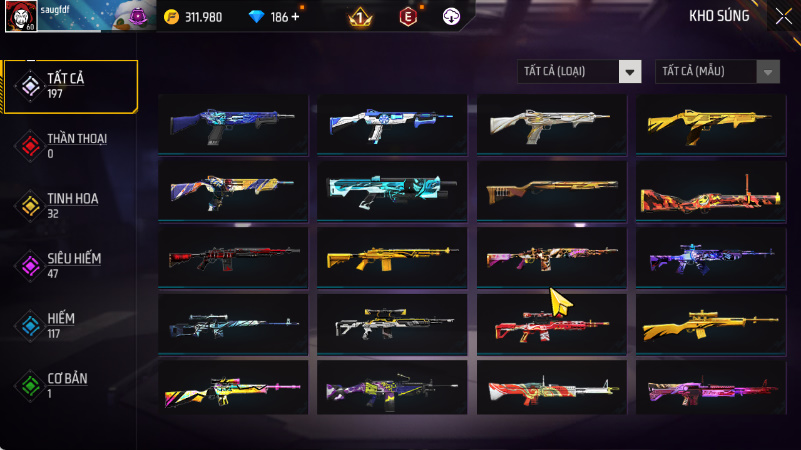Open the gold rank badge icon
Viewport: 801px width, 450px height.
click(x=360, y=17)
